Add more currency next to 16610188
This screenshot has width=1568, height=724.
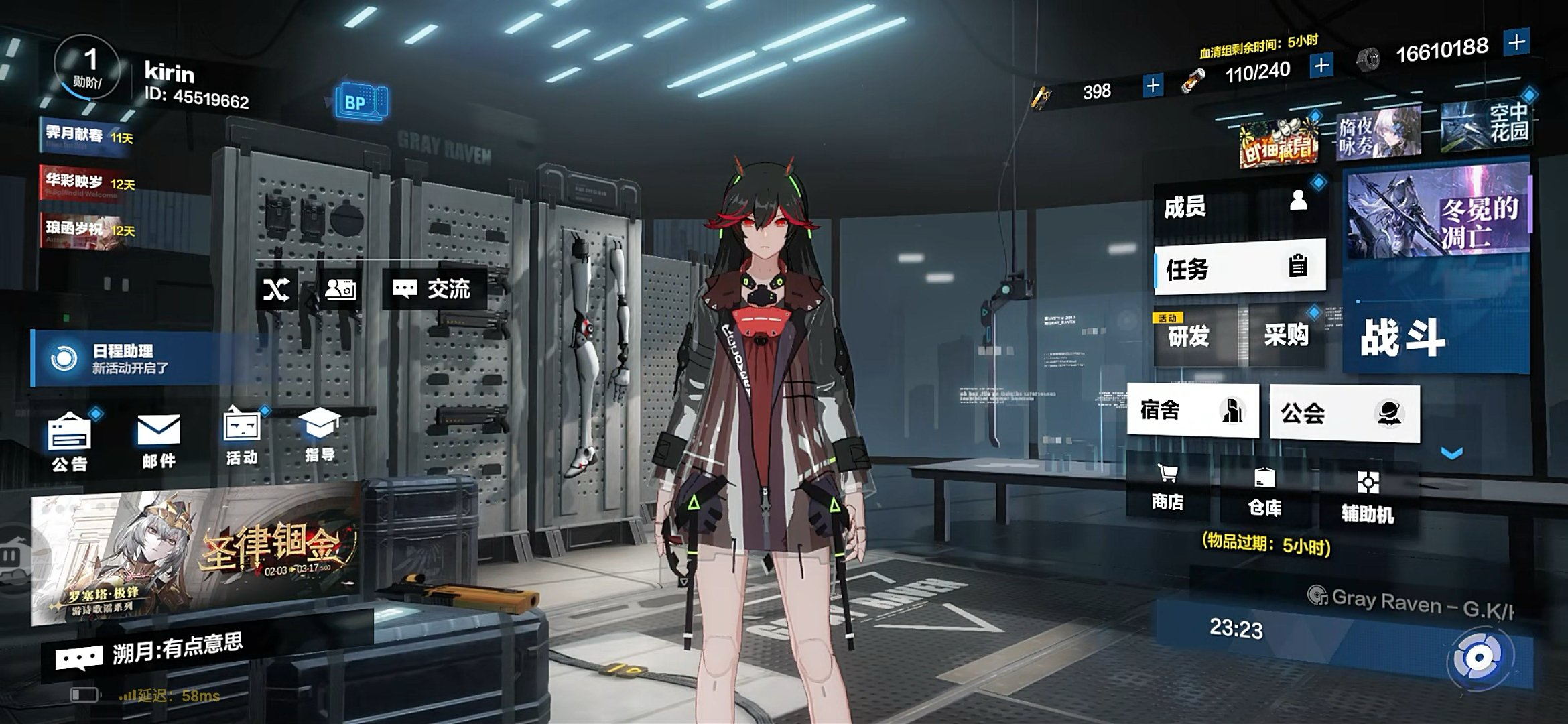click(1516, 43)
